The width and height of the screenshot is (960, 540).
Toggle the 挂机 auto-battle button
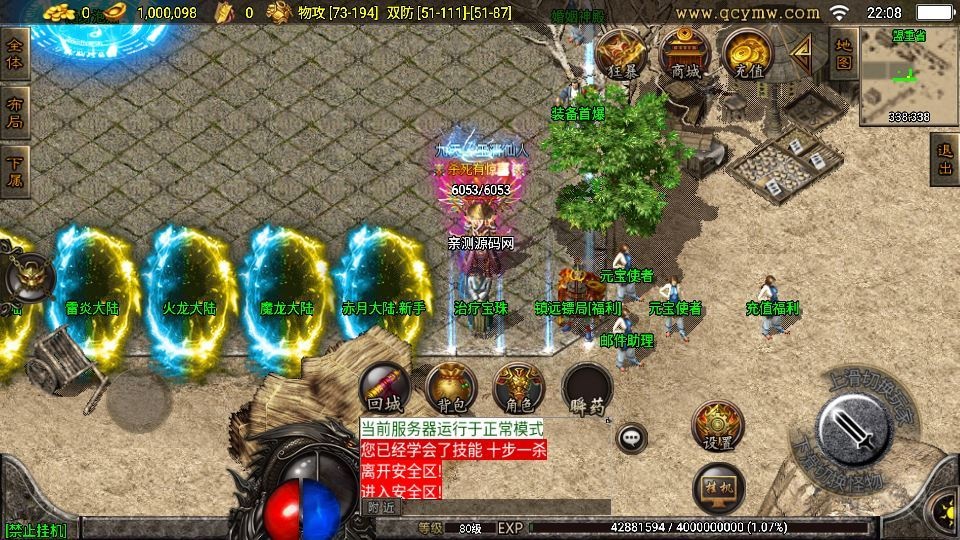(718, 487)
